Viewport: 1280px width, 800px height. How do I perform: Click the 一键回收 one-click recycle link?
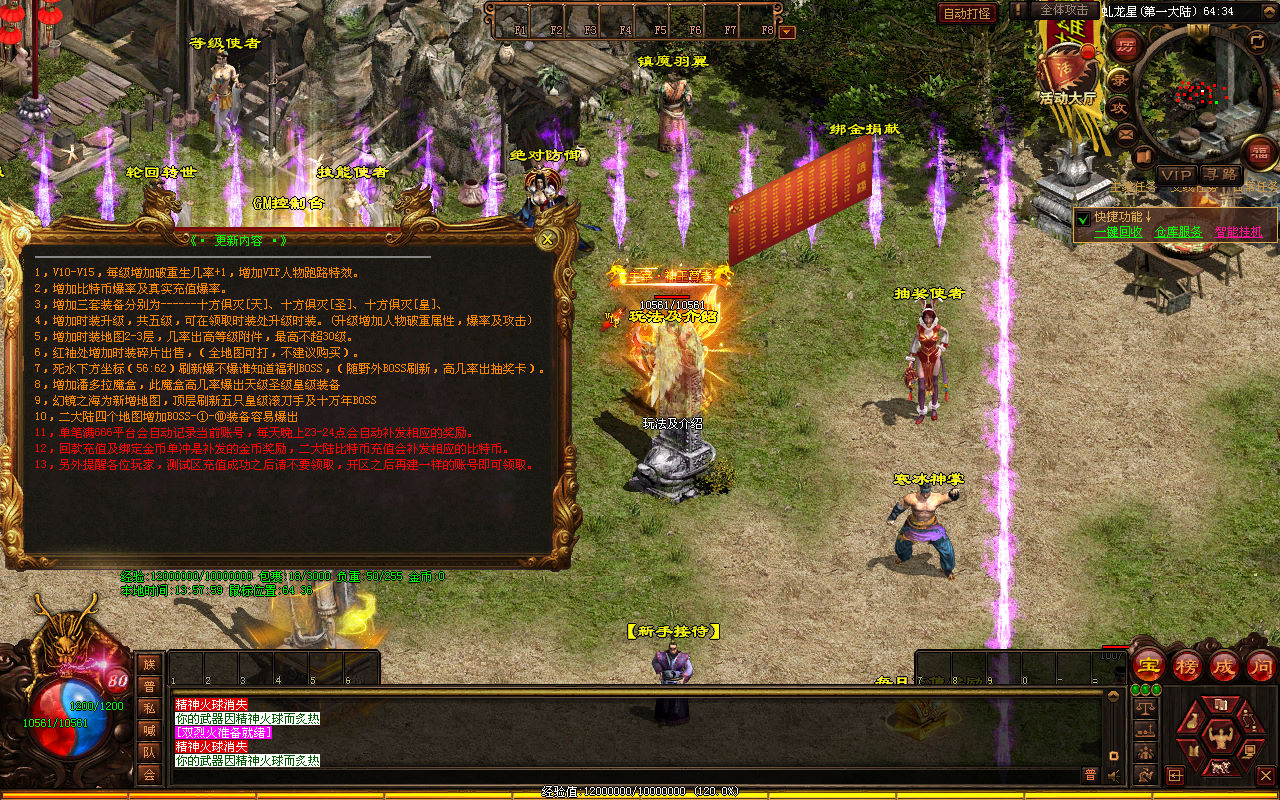pyautogui.click(x=1118, y=232)
